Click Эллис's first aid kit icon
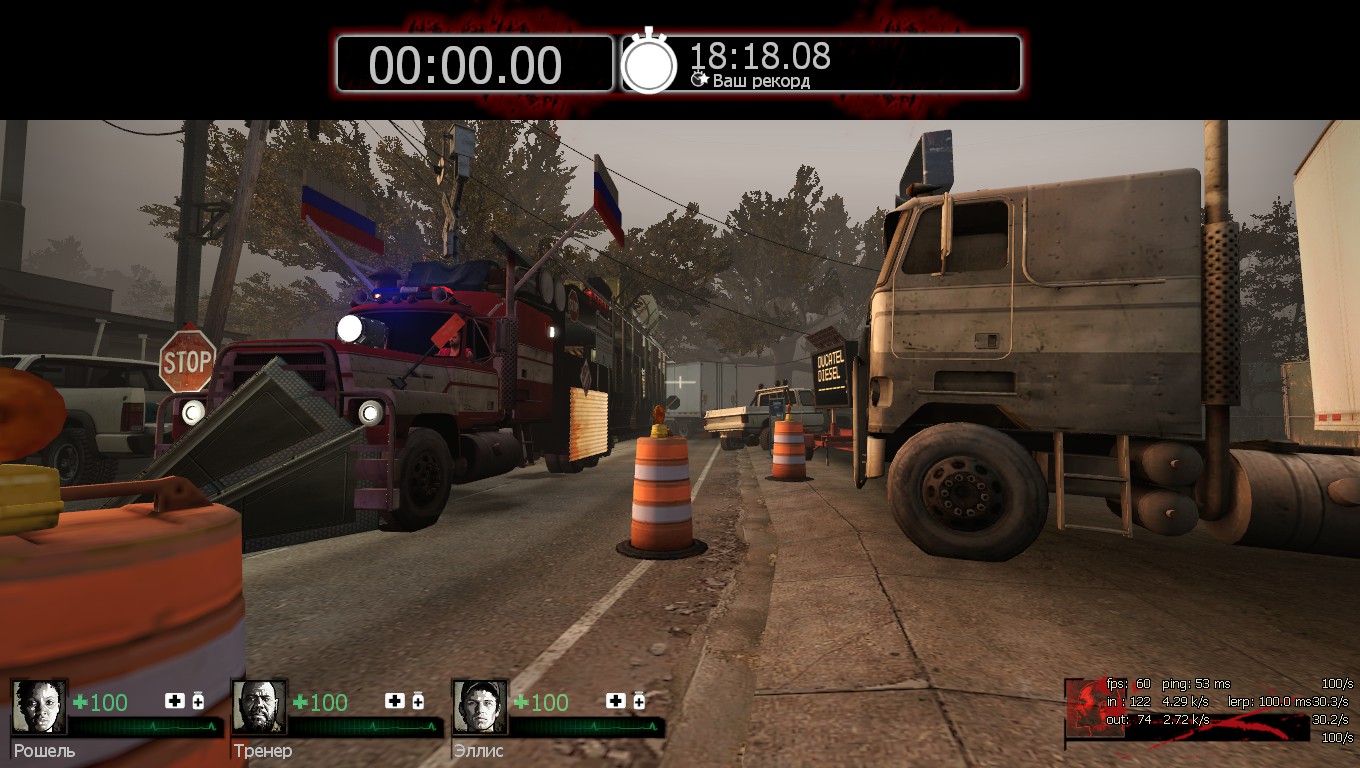Viewport: 1360px width, 768px height. coord(615,701)
